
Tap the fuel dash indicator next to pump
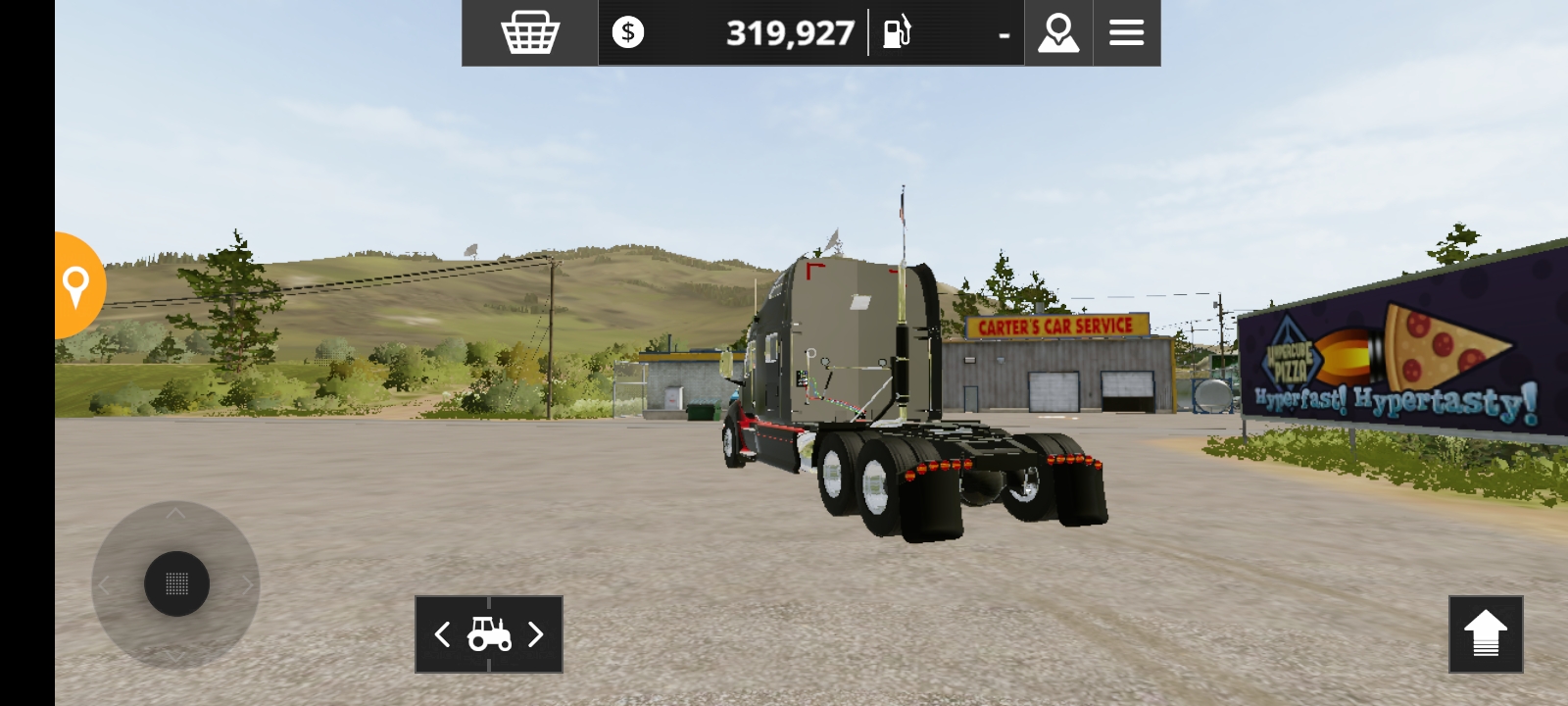click(1003, 34)
